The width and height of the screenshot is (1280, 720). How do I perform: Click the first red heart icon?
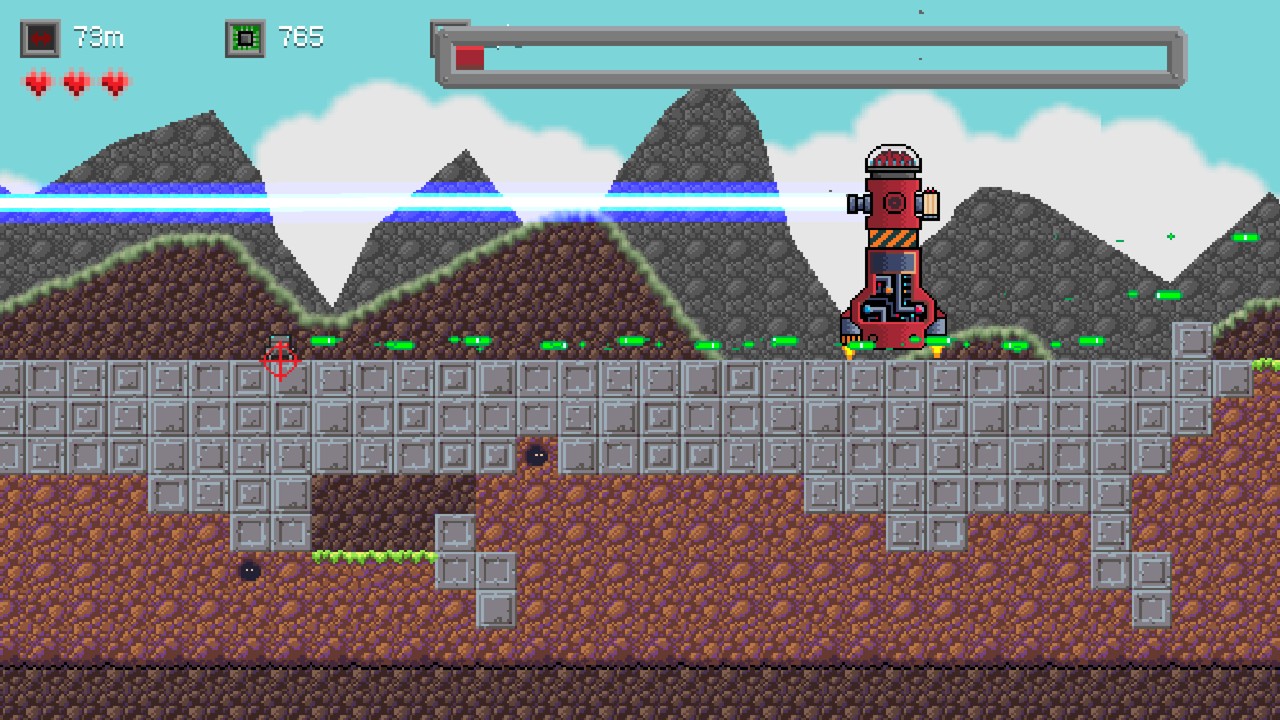point(37,84)
